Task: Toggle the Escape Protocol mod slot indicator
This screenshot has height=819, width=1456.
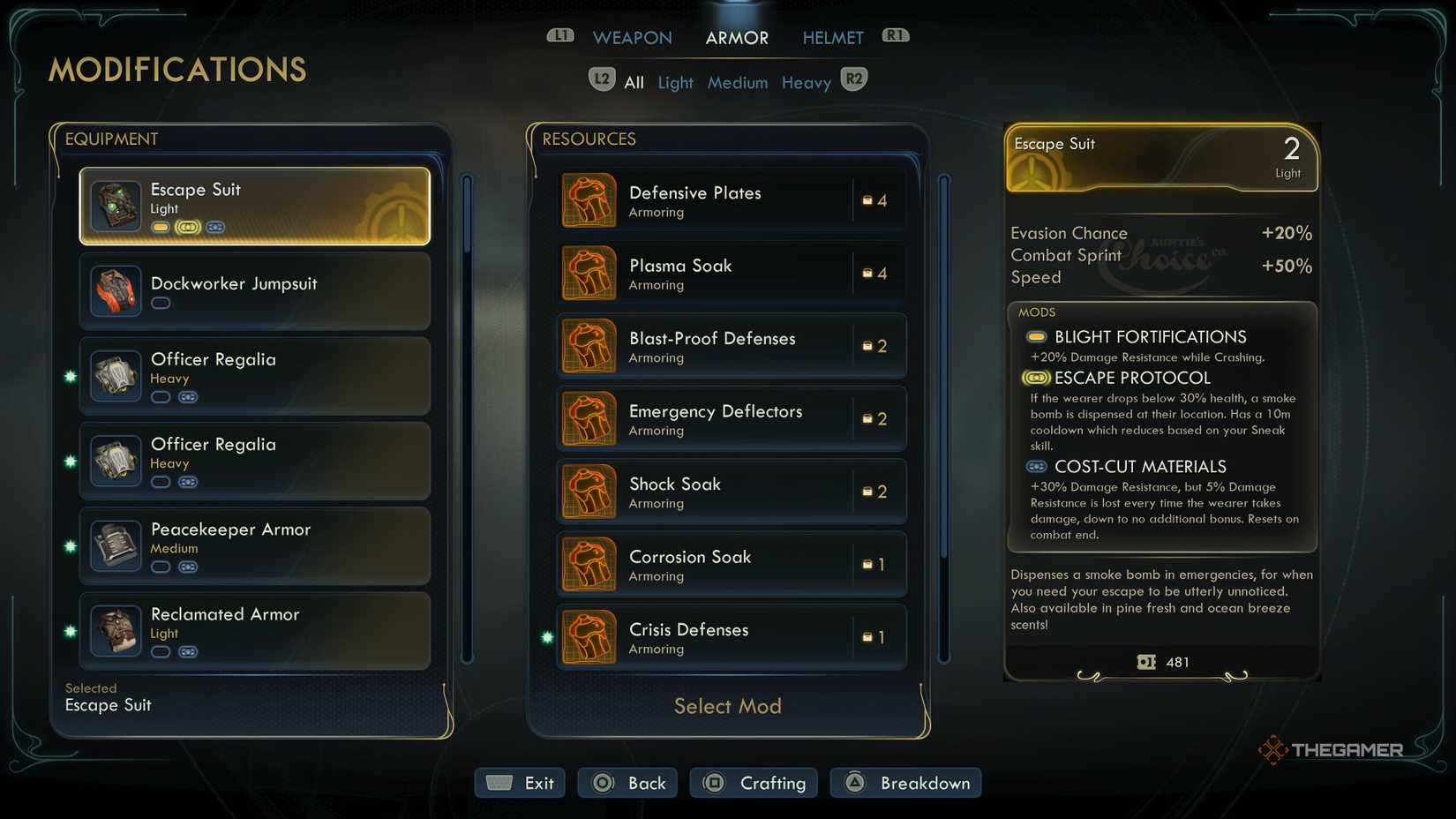Action: pyautogui.click(x=1034, y=378)
